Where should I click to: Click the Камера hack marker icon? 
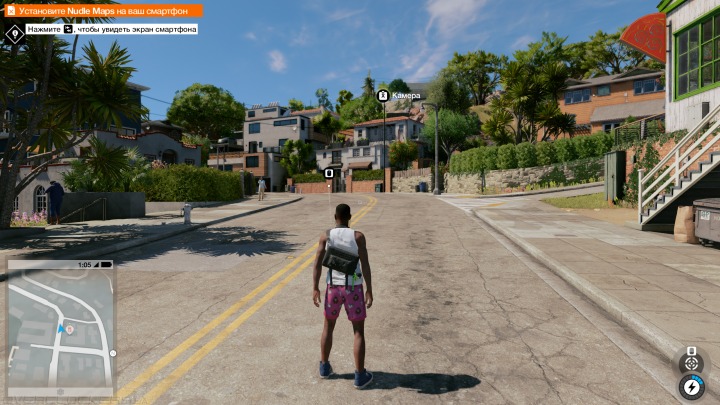[x=383, y=95]
